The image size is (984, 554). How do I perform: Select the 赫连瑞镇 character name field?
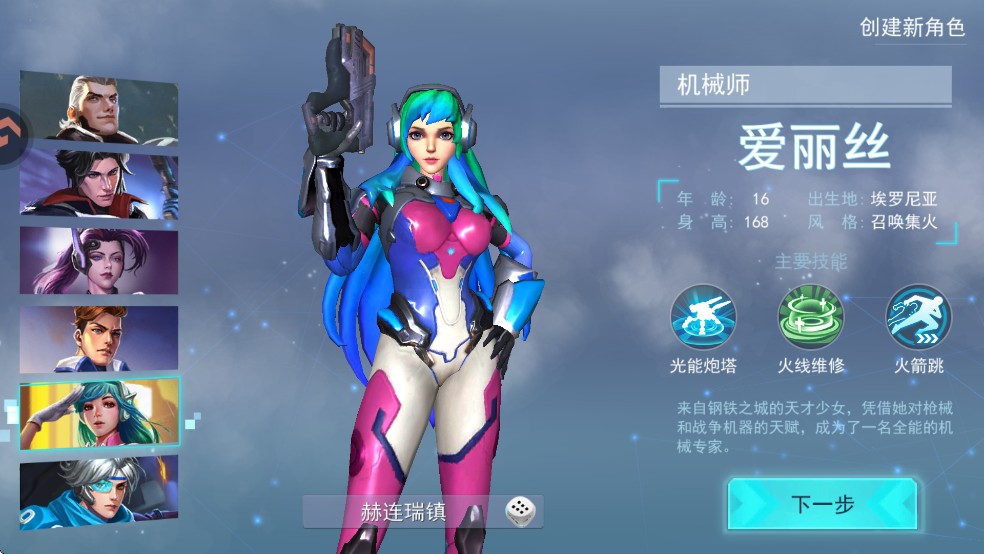403,512
